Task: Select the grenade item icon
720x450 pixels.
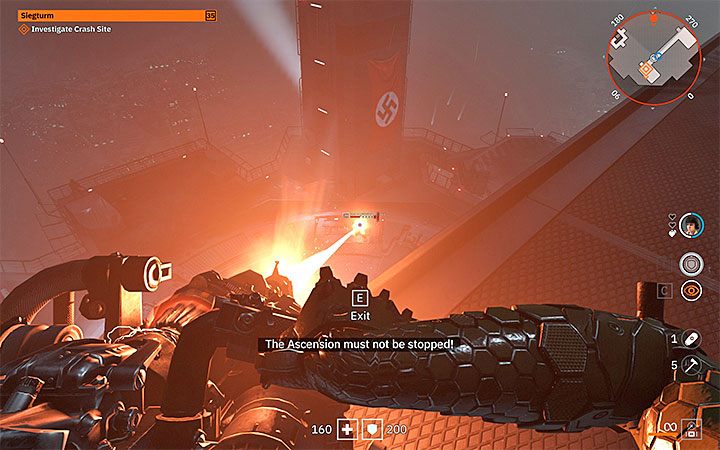Action: click(690, 340)
